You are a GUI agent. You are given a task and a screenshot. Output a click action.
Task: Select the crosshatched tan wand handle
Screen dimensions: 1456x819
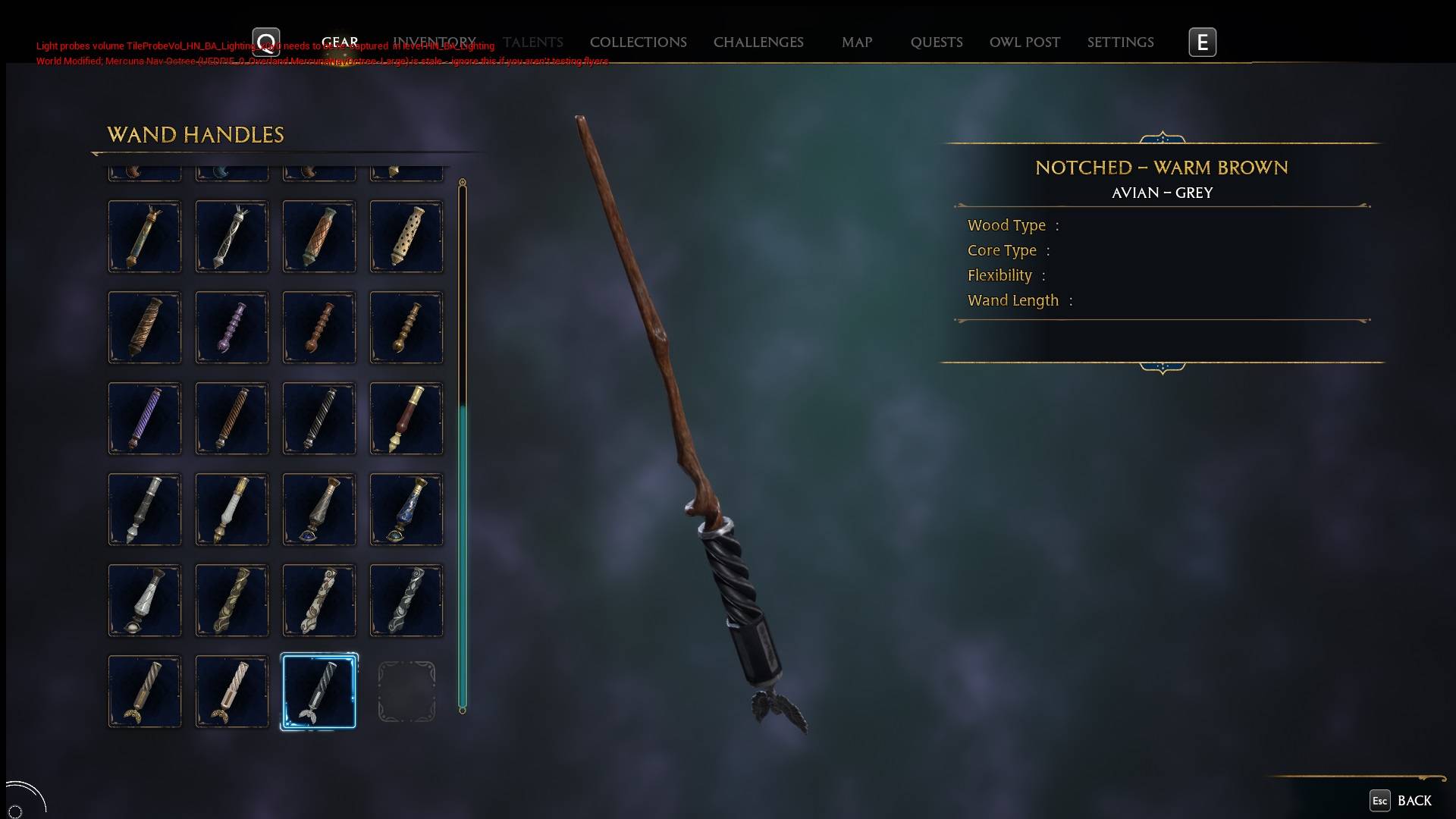(x=318, y=237)
